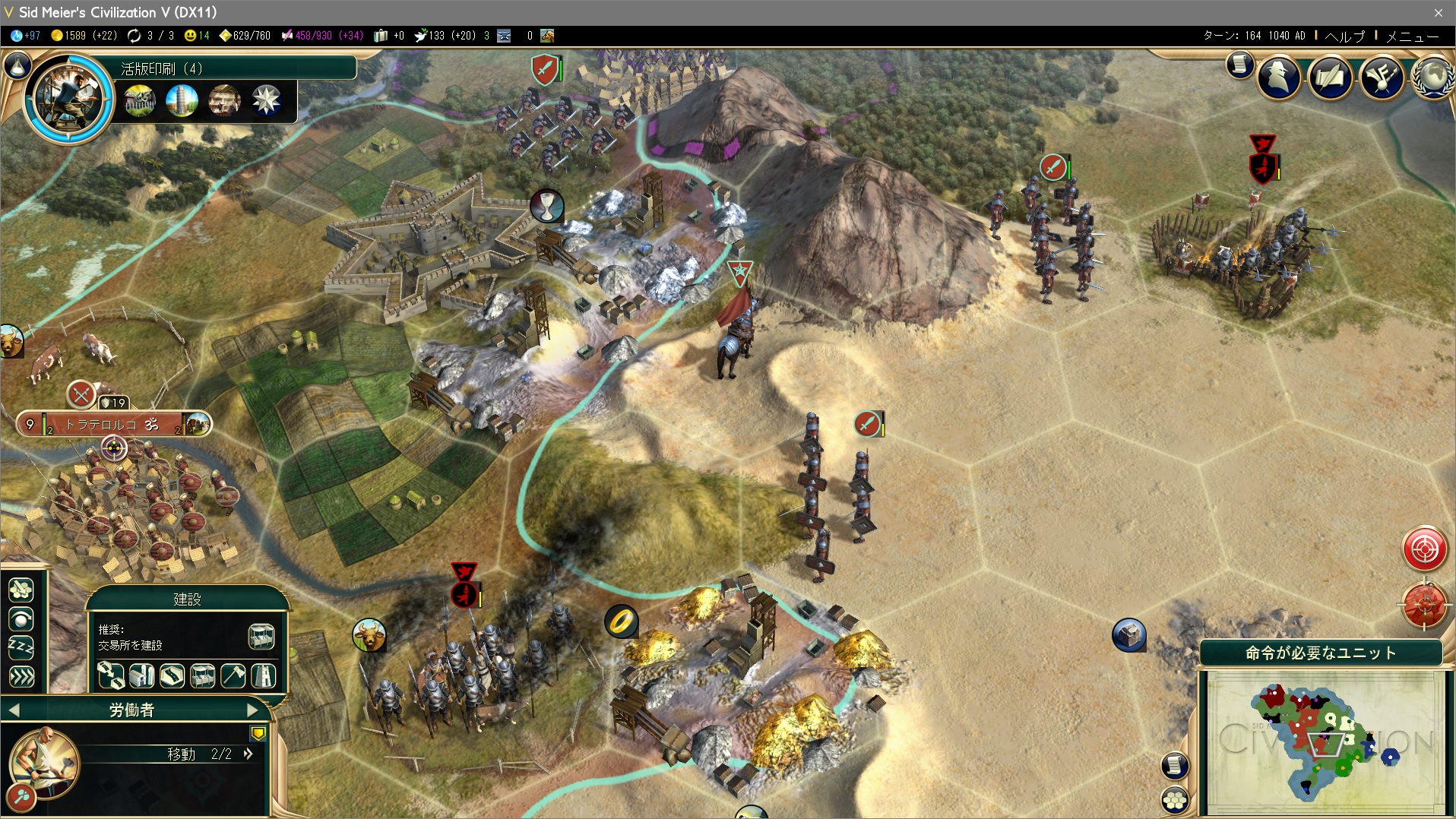Switch to the next unit arrow
The height and width of the screenshot is (819, 1456).
(x=253, y=710)
